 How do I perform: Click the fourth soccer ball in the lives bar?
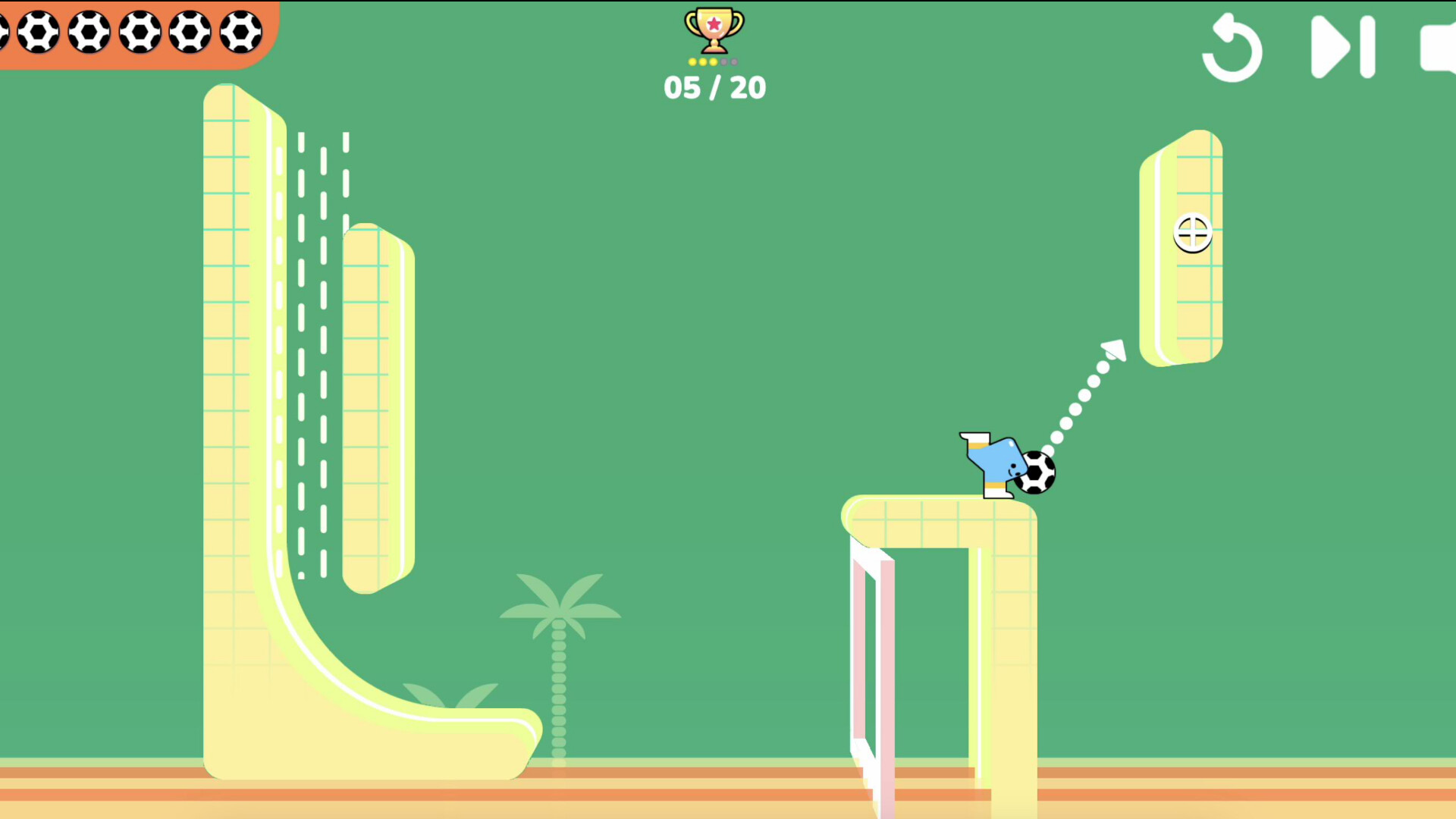pos(190,32)
